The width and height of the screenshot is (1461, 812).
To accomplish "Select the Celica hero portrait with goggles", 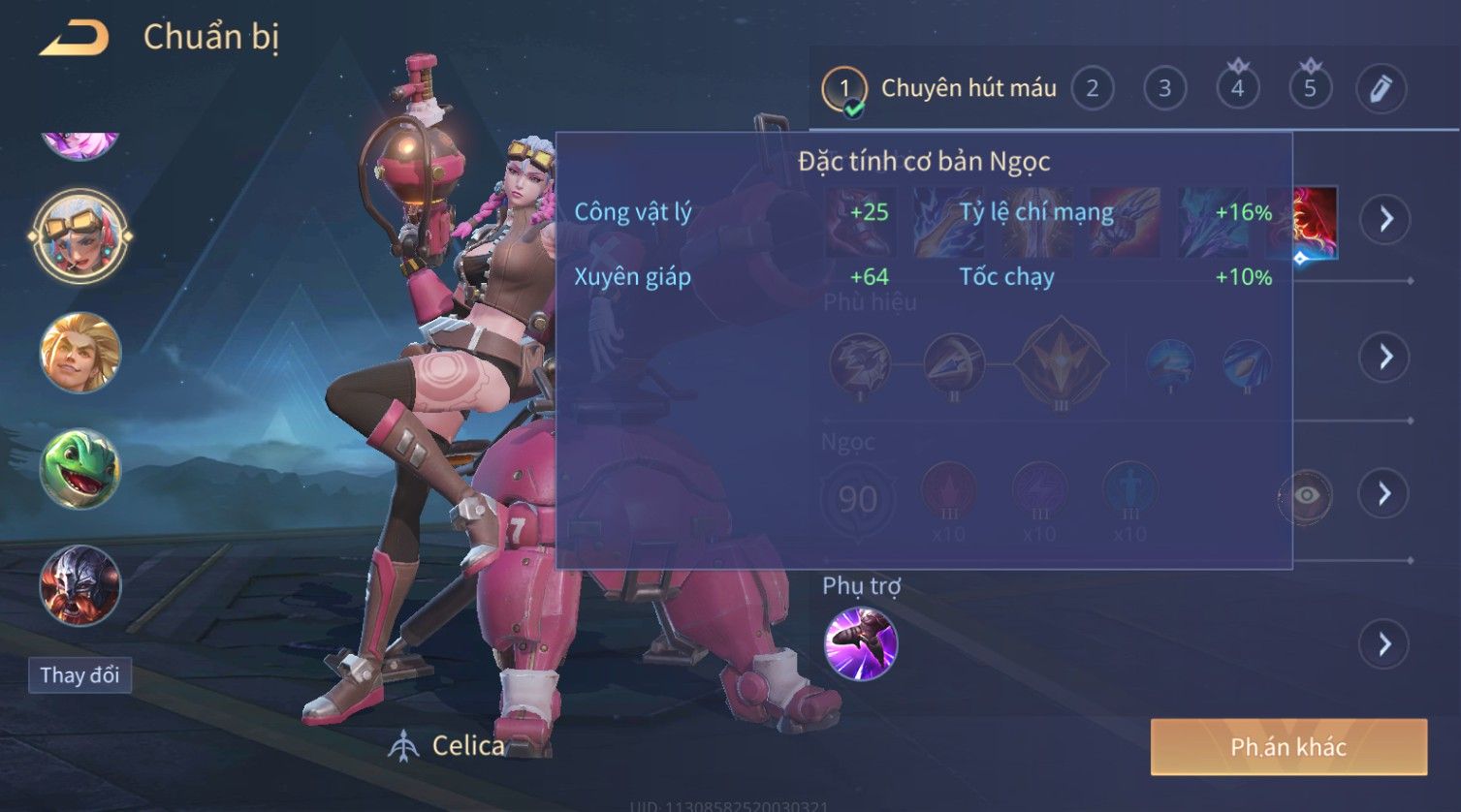I will tap(80, 235).
